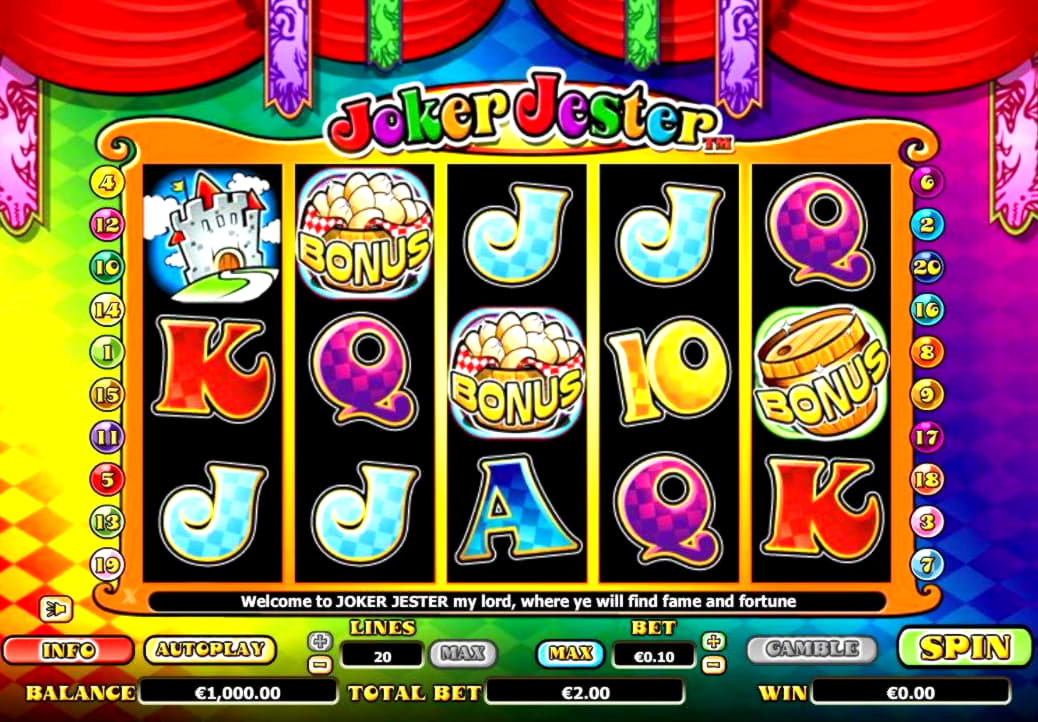Screen dimensions: 1038x722
Task: Start AUTOPLAY mode
Action: point(209,649)
